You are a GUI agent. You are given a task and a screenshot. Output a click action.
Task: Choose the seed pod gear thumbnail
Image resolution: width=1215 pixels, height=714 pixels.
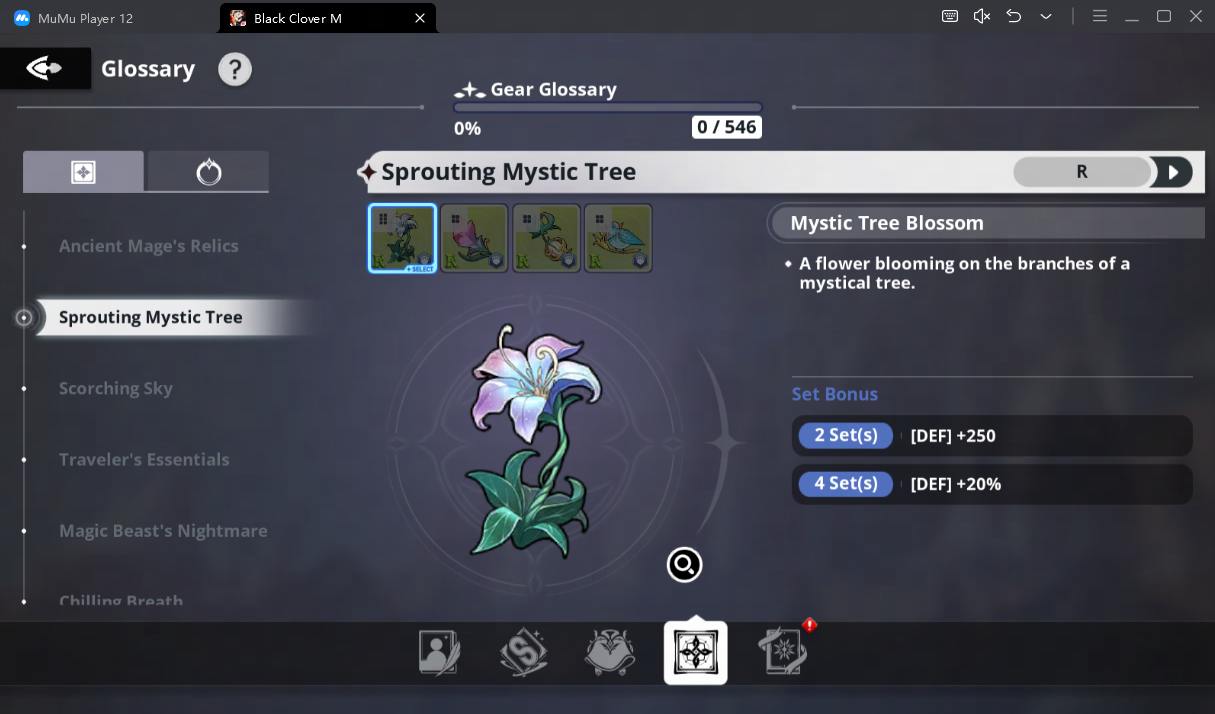(547, 238)
